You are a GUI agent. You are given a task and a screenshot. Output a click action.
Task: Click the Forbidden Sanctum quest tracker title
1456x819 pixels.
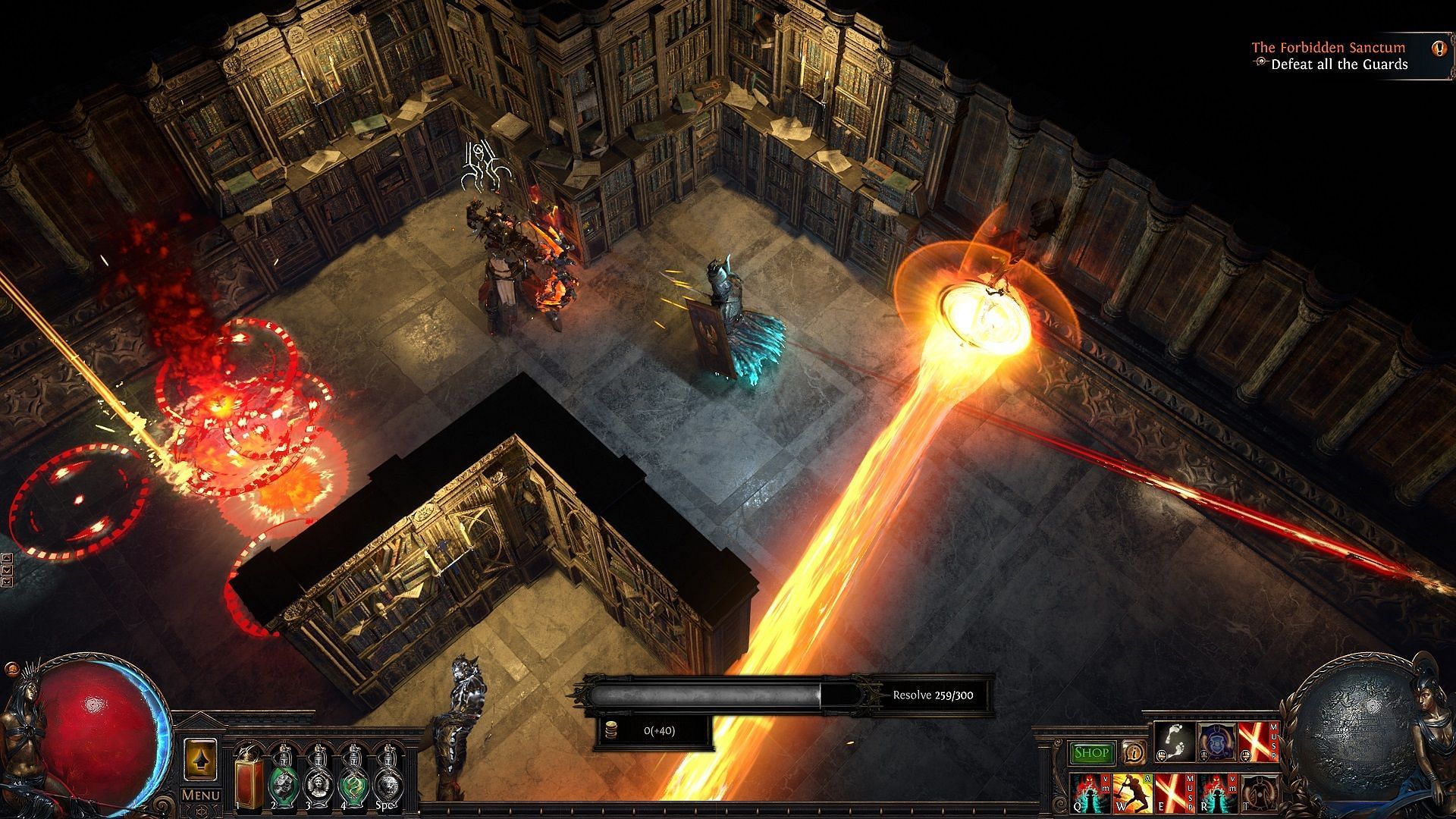click(x=1328, y=47)
